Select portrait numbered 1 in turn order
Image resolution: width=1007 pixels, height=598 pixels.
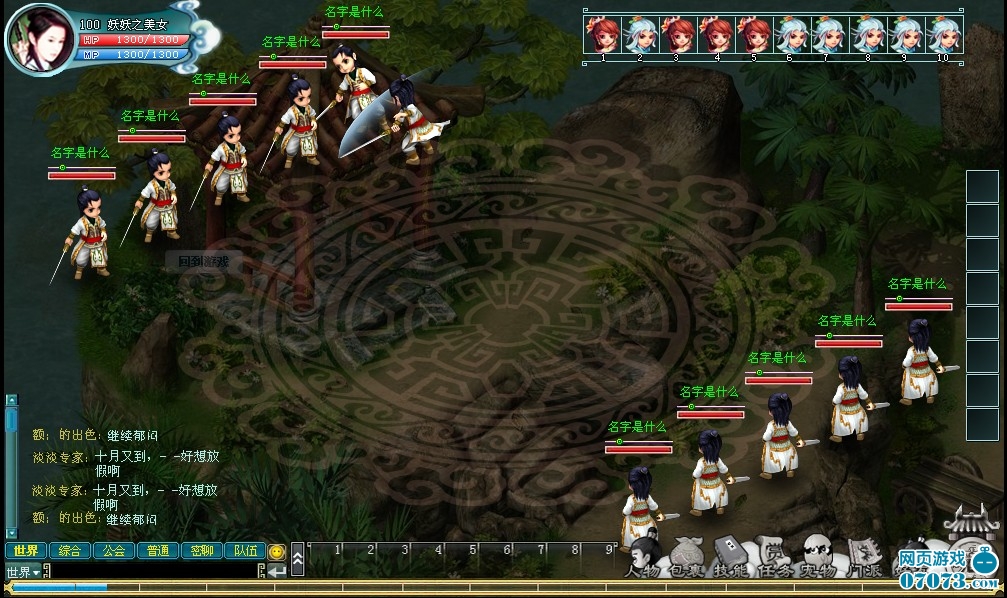[603, 34]
